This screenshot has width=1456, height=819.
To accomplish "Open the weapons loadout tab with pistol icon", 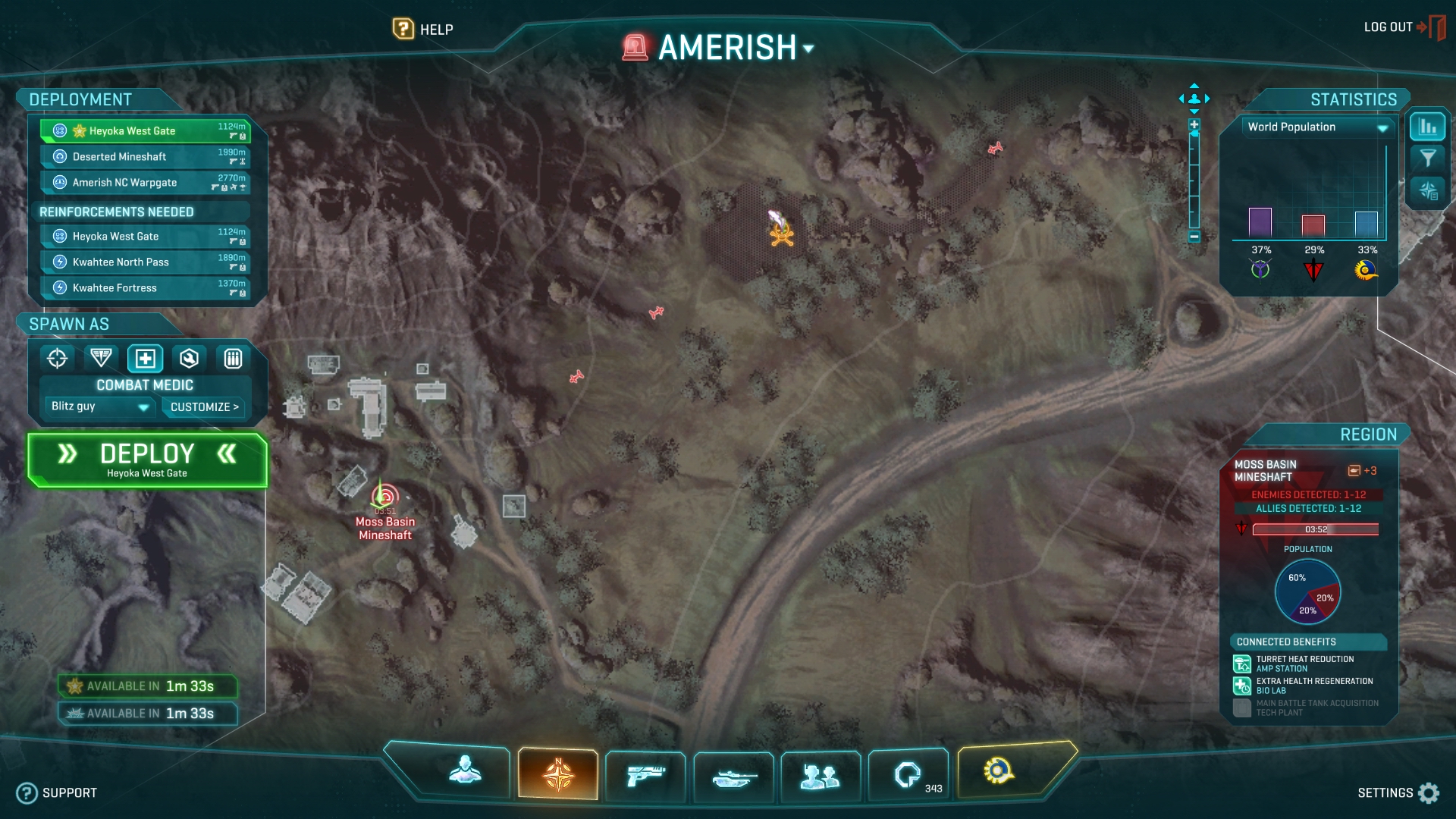I will [645, 776].
